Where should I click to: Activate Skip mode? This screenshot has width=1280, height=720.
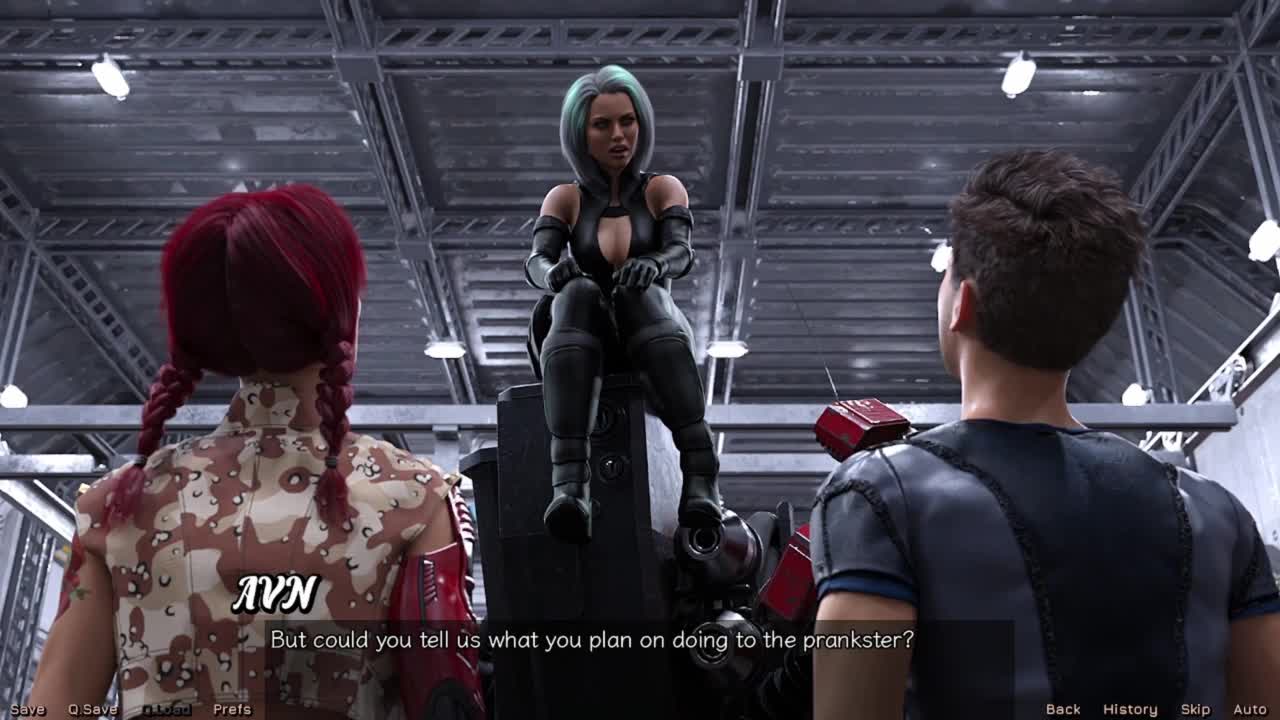coord(1195,709)
